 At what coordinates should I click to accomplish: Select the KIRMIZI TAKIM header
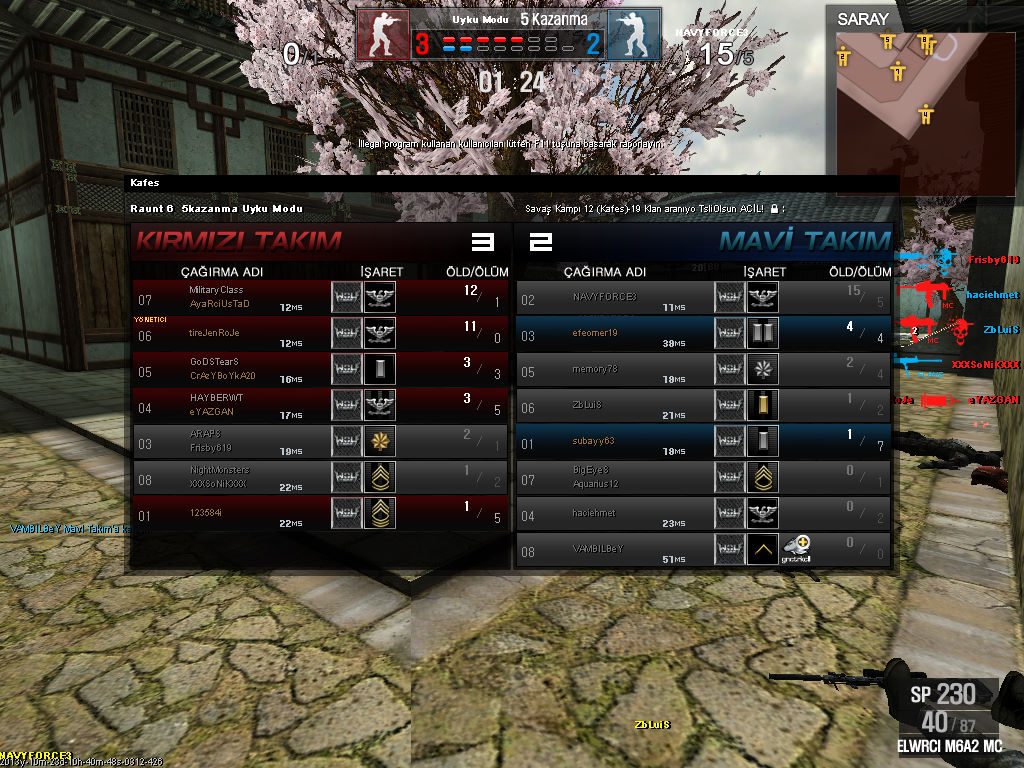tap(238, 241)
